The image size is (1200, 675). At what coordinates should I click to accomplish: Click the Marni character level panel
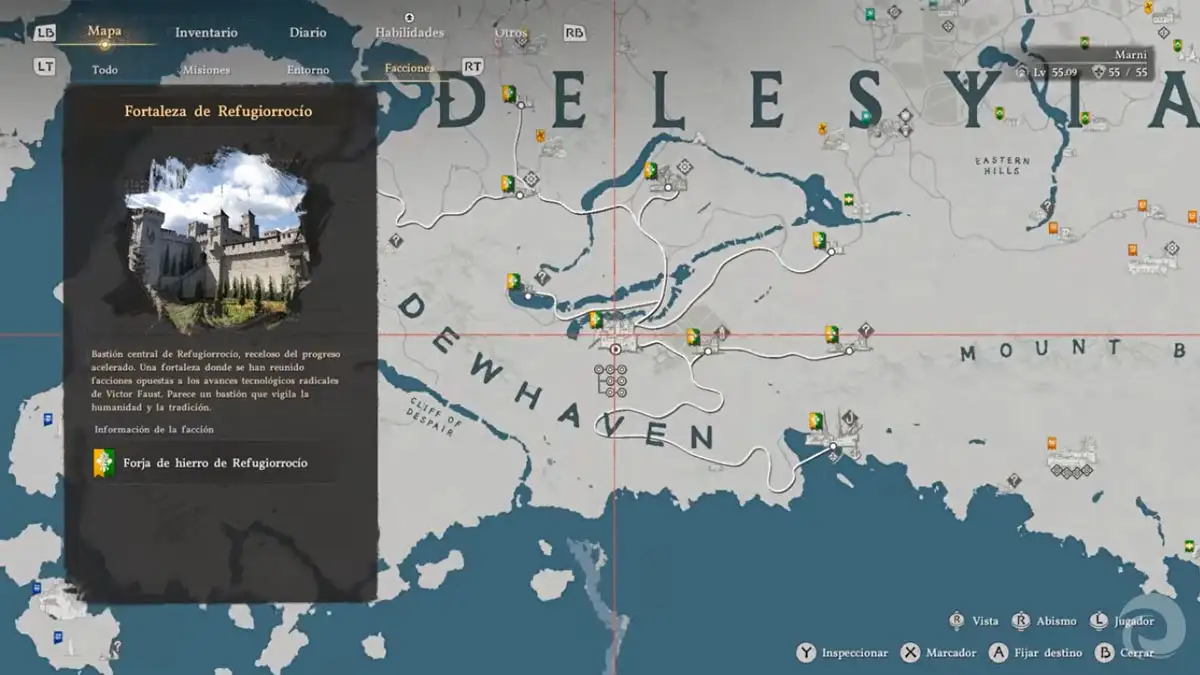tap(1085, 64)
